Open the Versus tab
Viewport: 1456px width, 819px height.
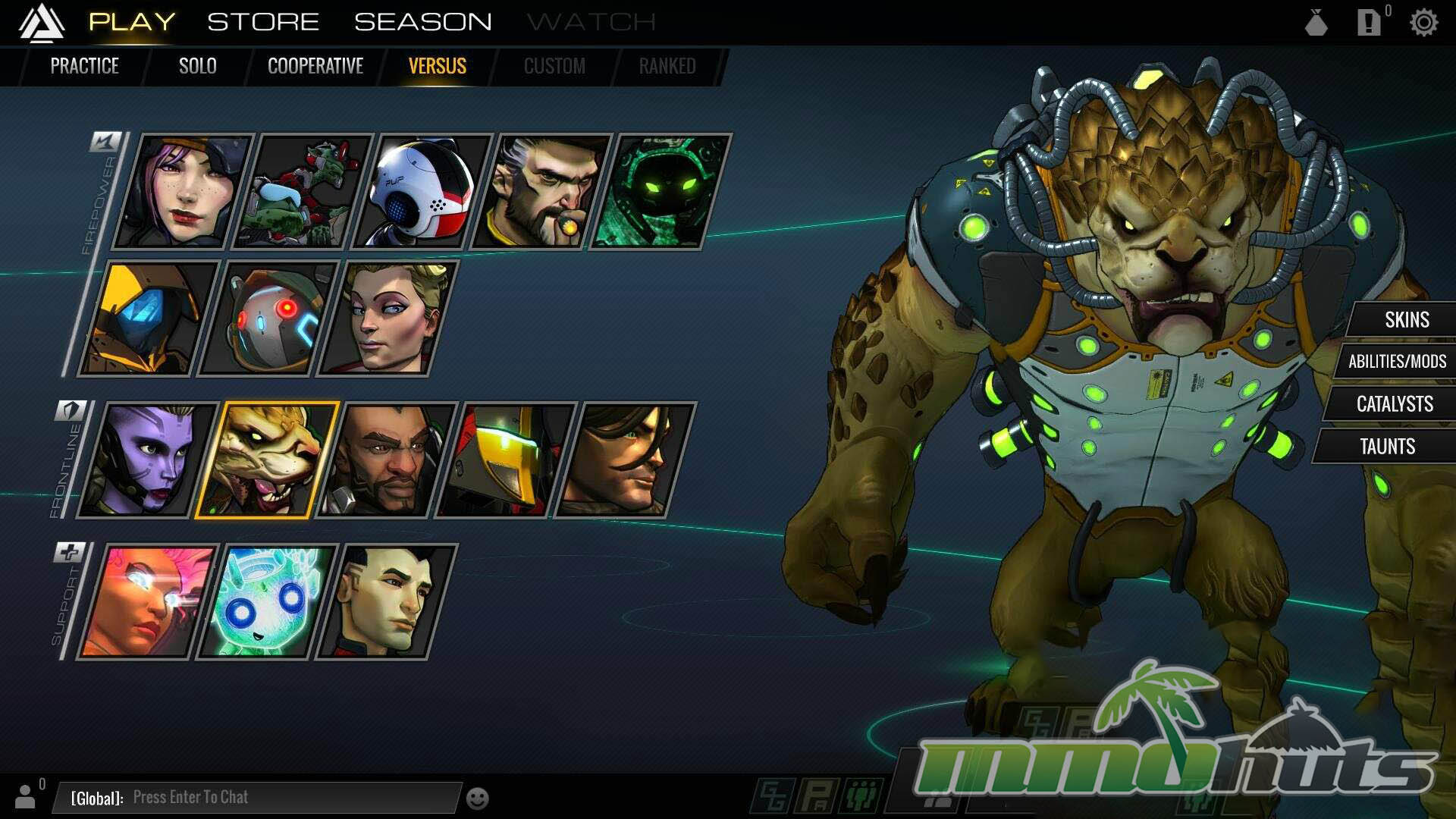click(x=438, y=66)
